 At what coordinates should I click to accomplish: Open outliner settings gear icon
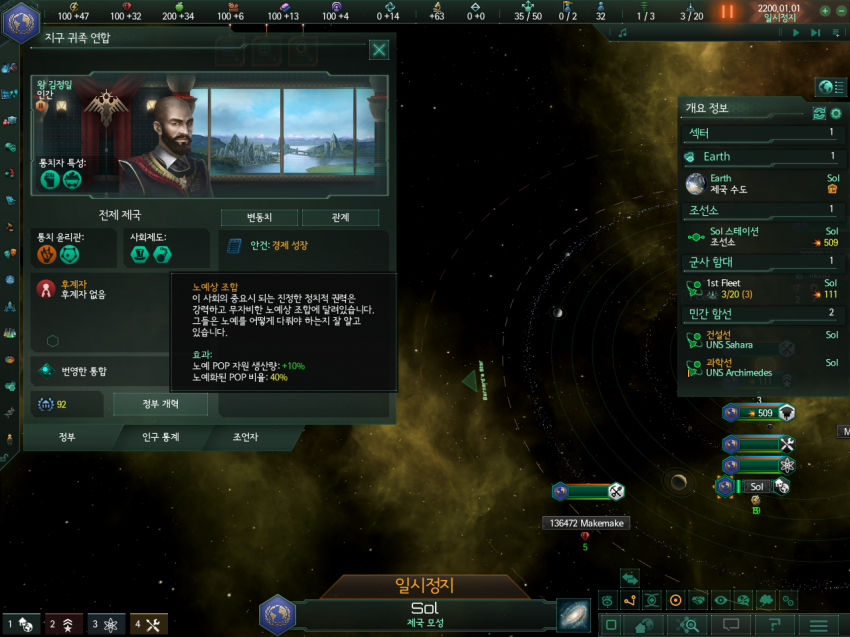tap(836, 112)
